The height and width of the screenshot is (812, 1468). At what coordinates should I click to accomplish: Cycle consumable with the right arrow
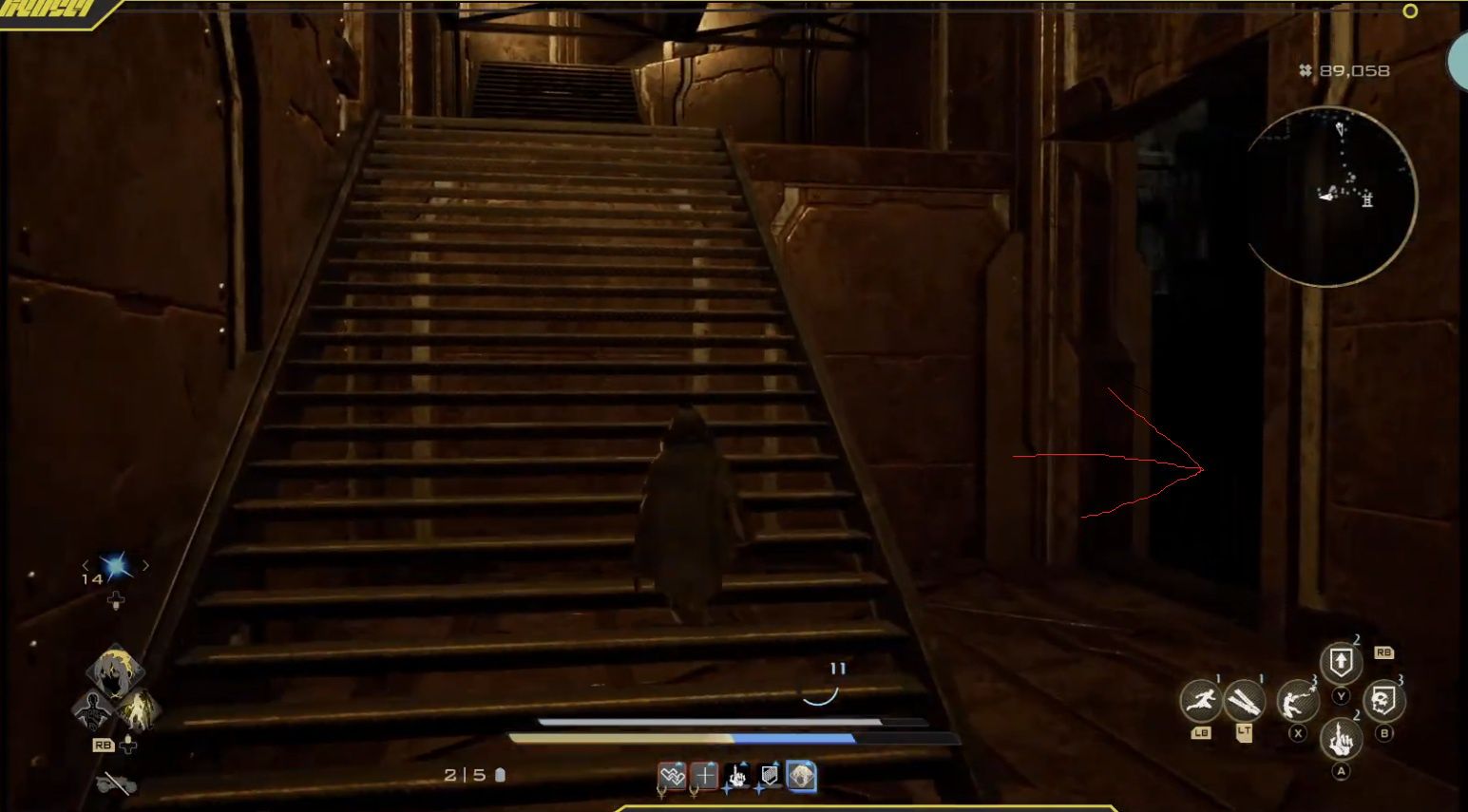pyautogui.click(x=146, y=566)
